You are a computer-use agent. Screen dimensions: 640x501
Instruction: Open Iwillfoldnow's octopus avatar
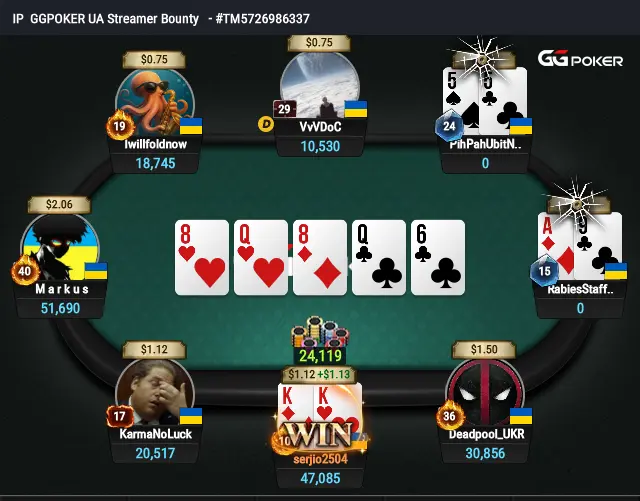pyautogui.click(x=156, y=102)
